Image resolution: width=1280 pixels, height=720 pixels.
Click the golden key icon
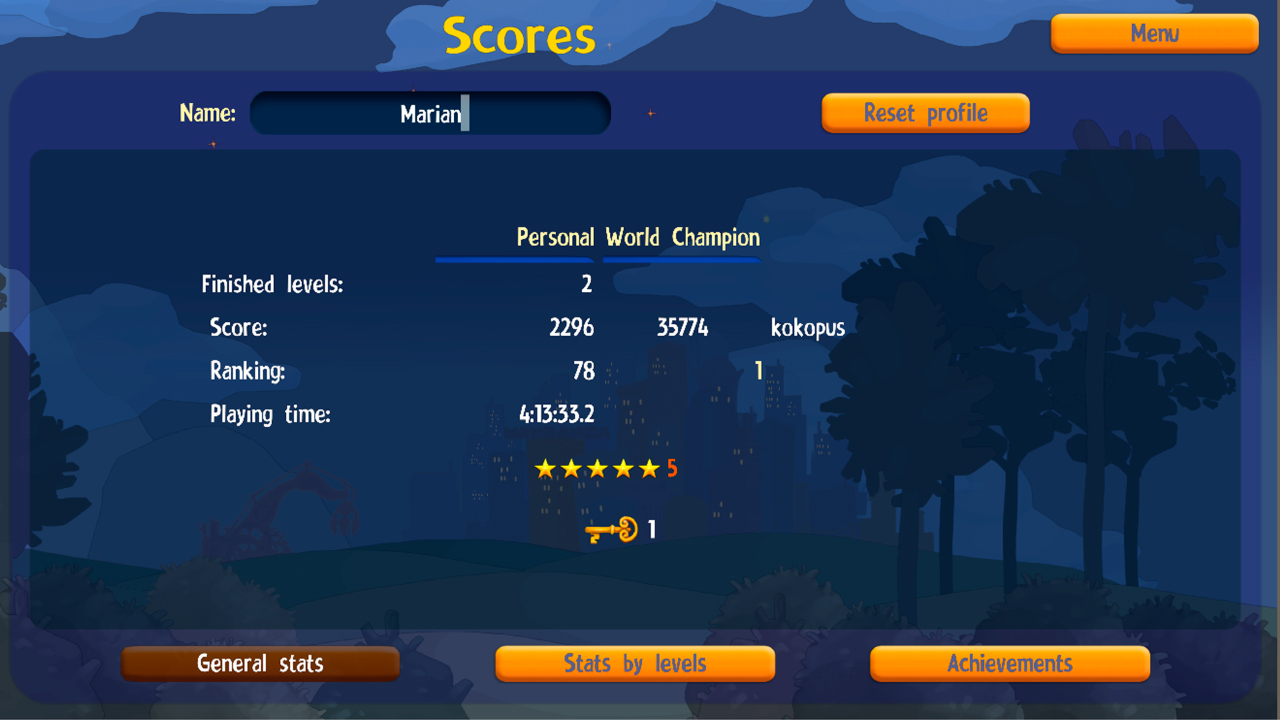[x=611, y=530]
